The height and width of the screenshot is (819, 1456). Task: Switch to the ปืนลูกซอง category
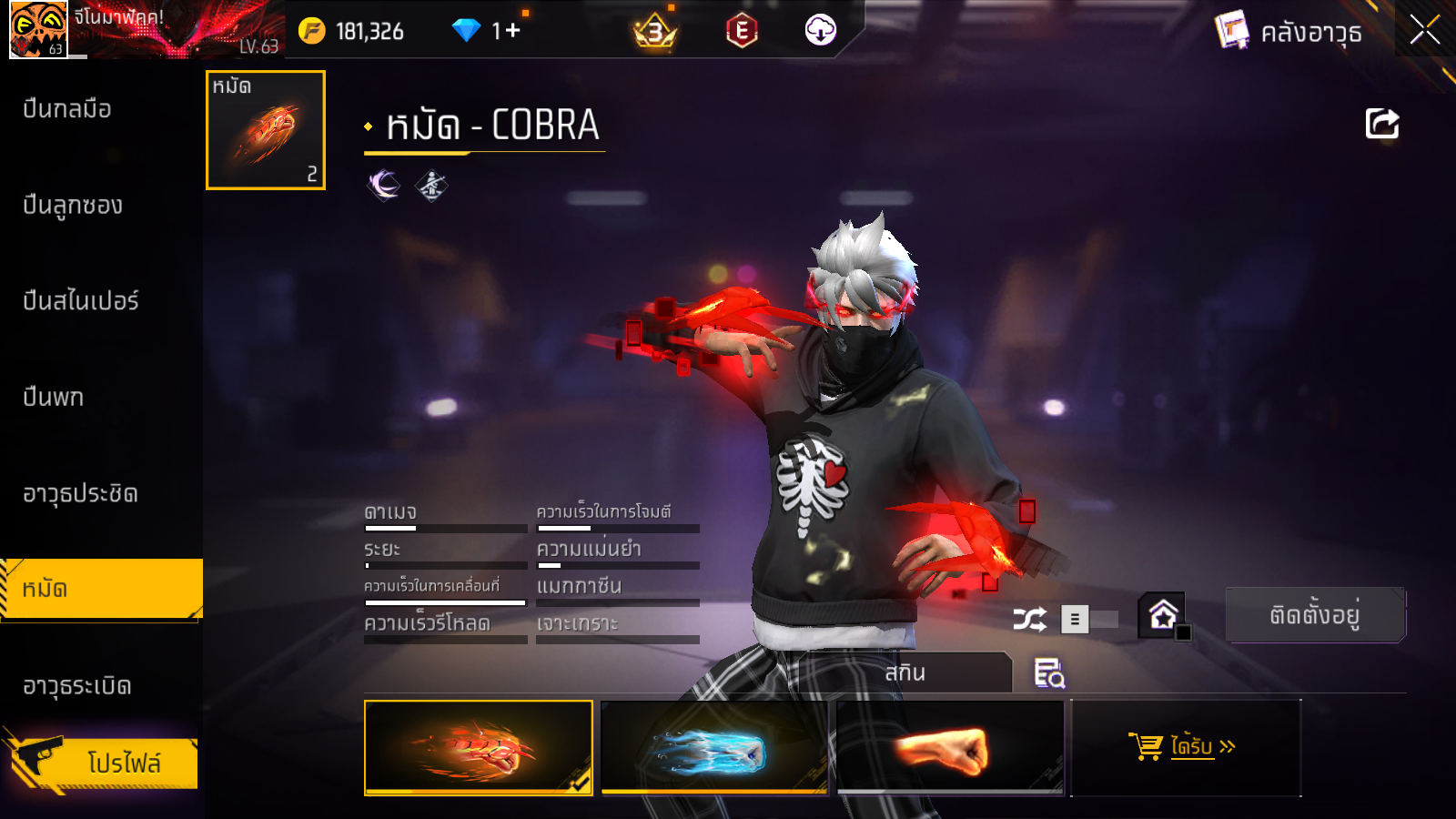point(73,206)
